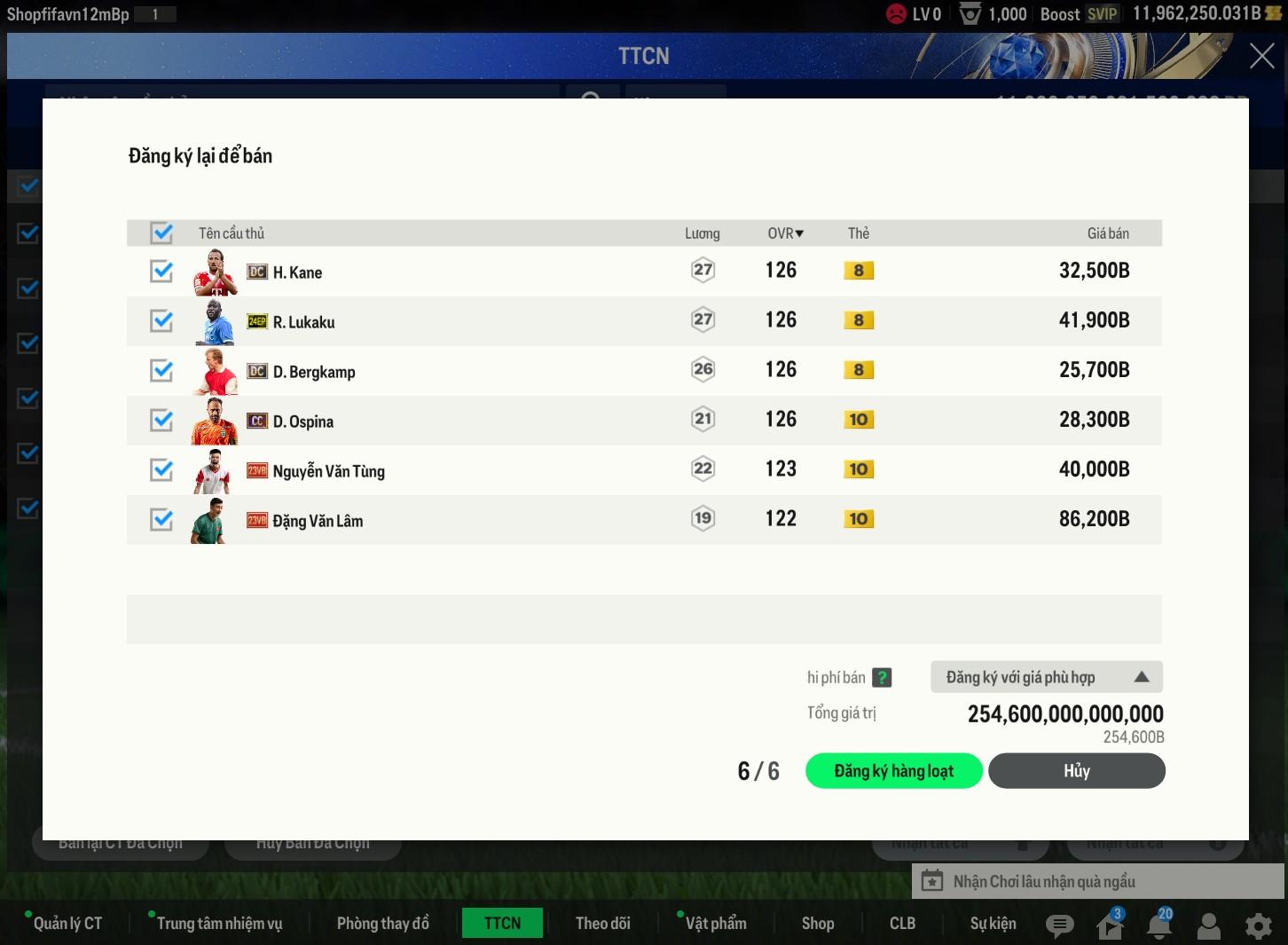Open the Quản lý CT menu
This screenshot has height=945, width=1288.
point(67,924)
